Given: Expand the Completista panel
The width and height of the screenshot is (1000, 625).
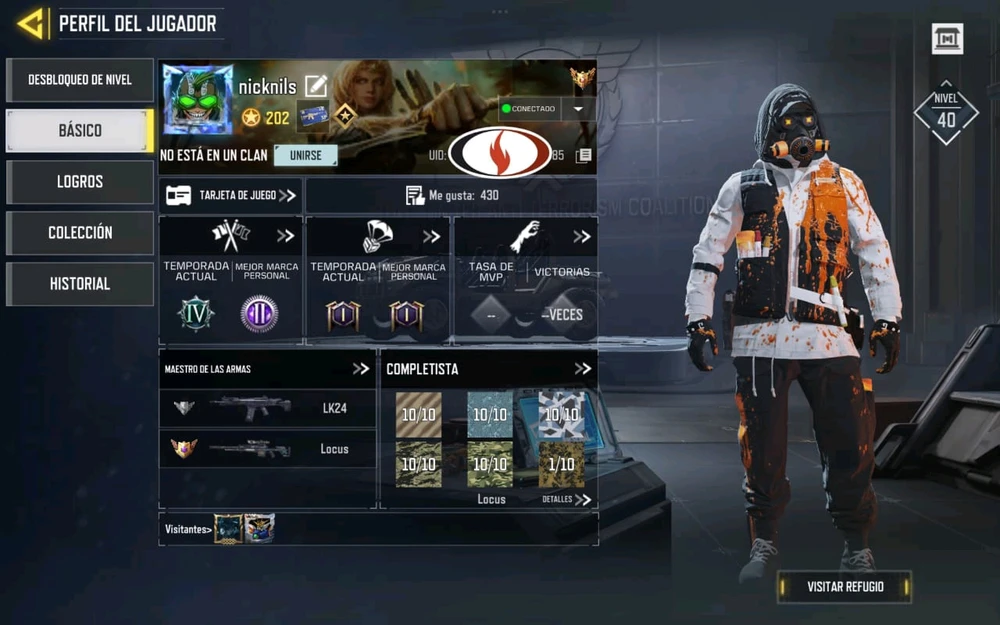Looking at the screenshot, I should pyautogui.click(x=583, y=369).
